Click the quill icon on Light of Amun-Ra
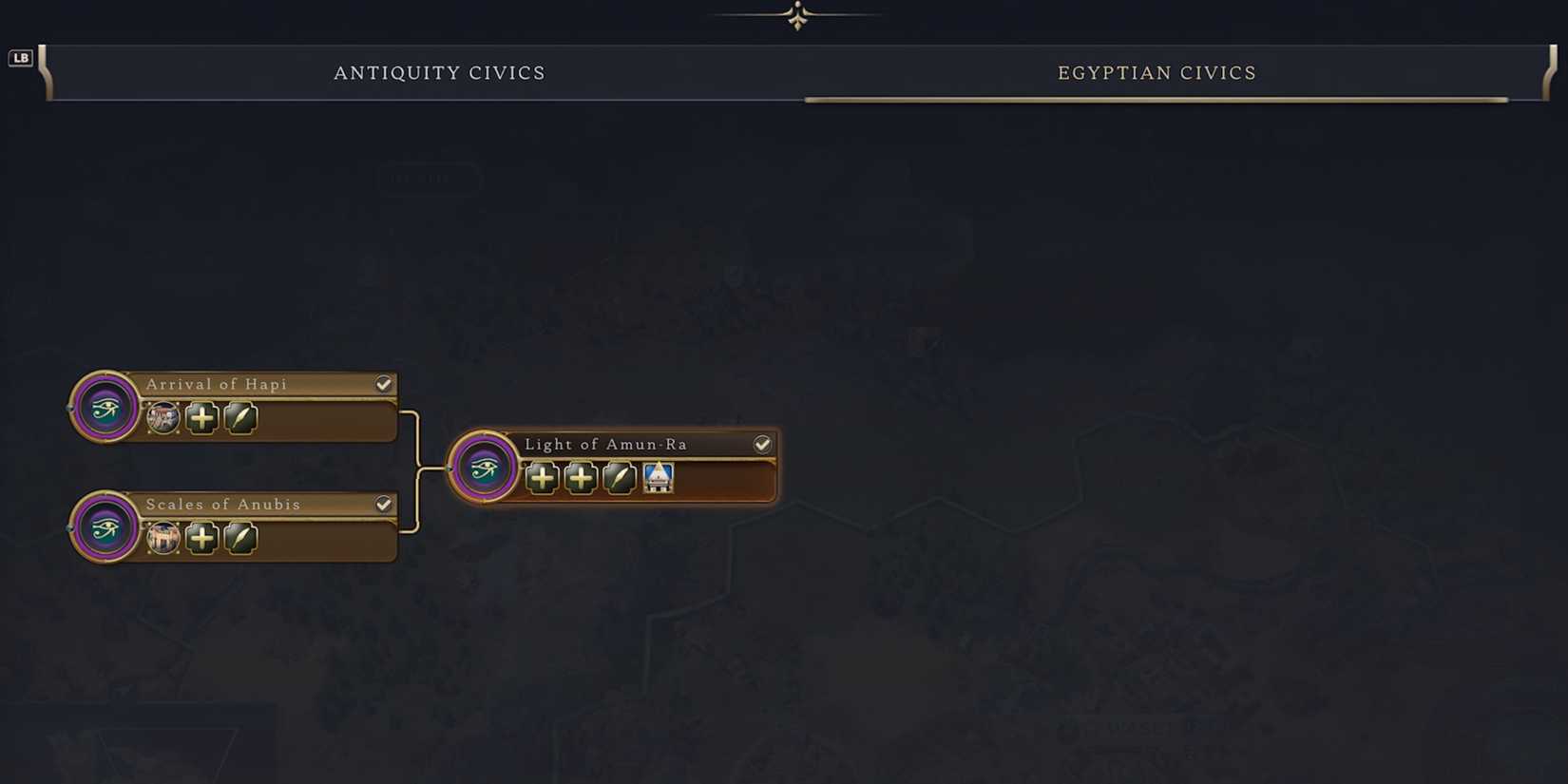Image resolution: width=1568 pixels, height=784 pixels. (620, 479)
